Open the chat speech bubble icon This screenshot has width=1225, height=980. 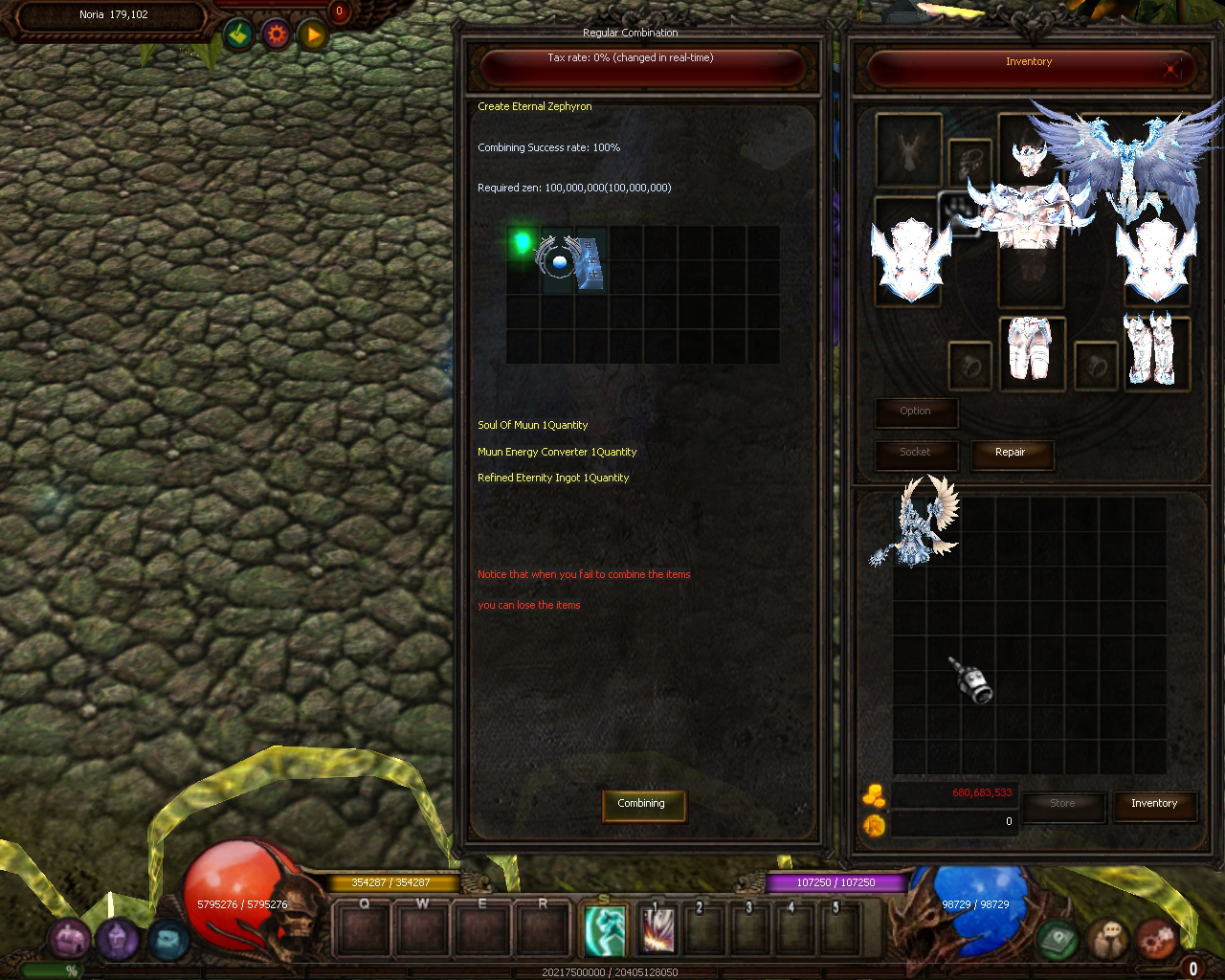coord(1108,940)
